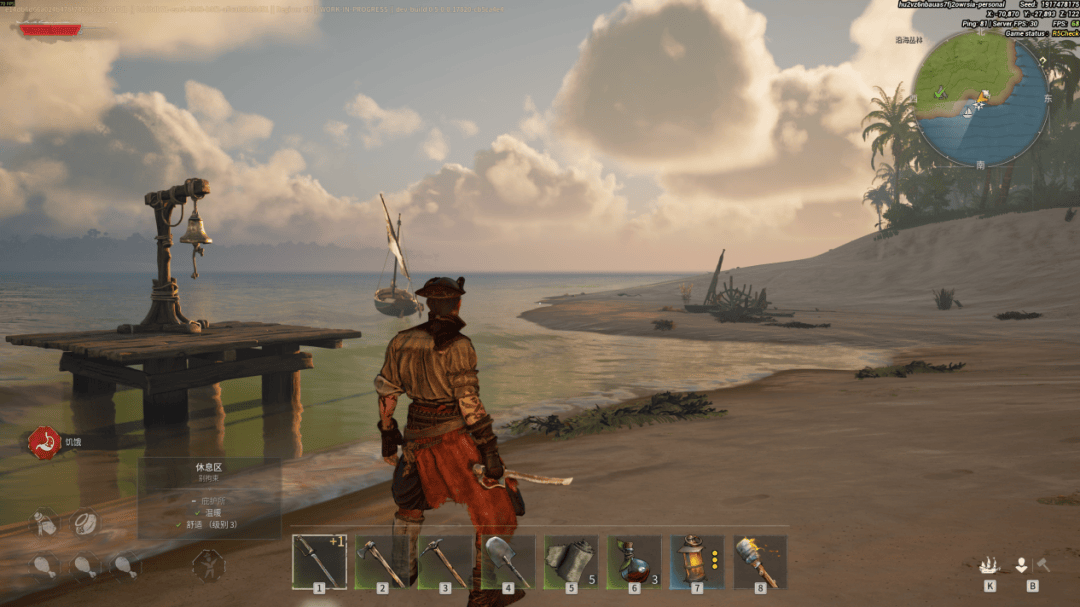Viewport: 1080px width, 607px height.
Task: Click the red stomach hunger status icon
Action: click(44, 442)
